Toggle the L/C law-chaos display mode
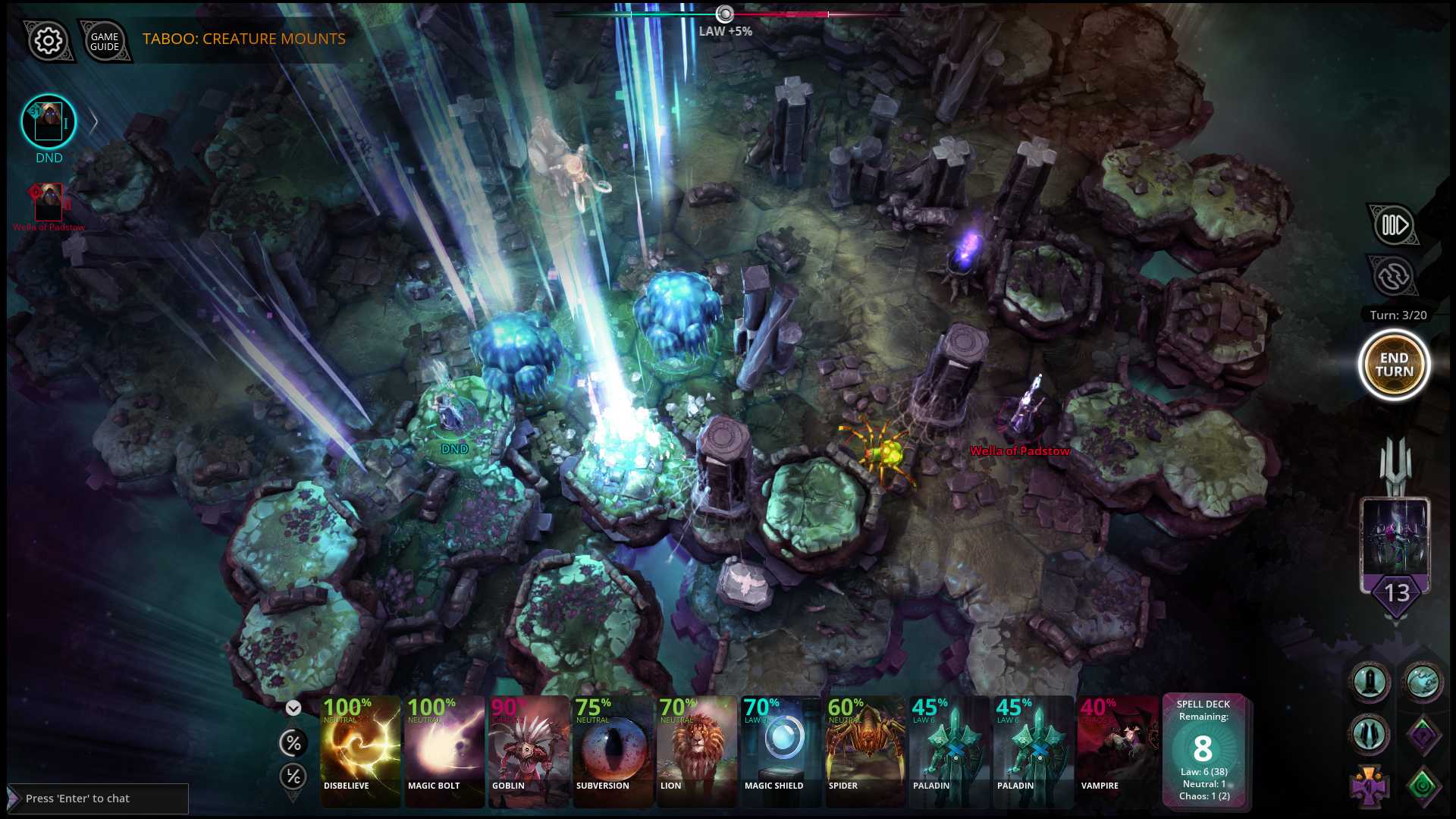 (x=293, y=777)
